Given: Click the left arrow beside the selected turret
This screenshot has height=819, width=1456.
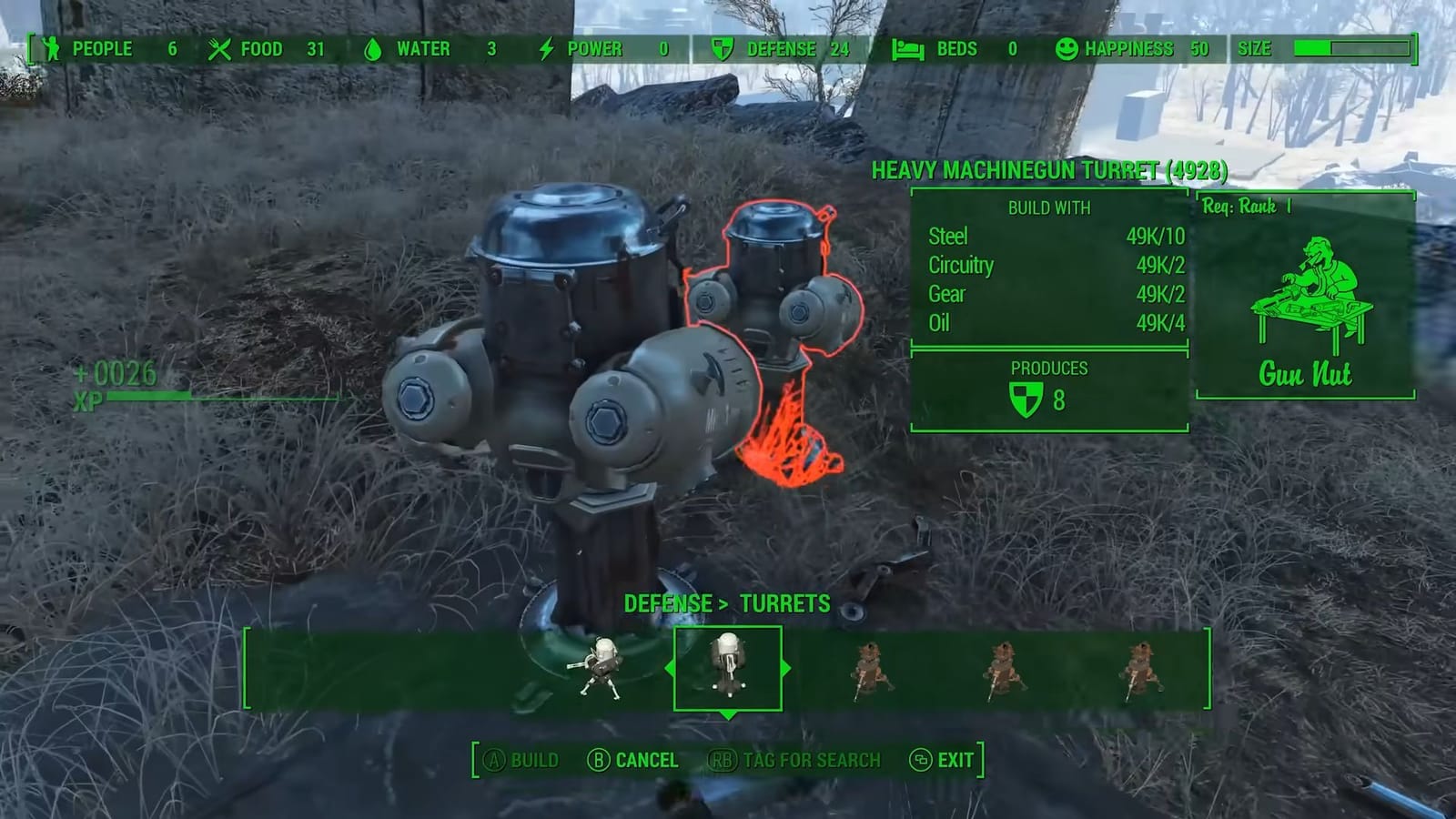Looking at the screenshot, I should pos(669,667).
